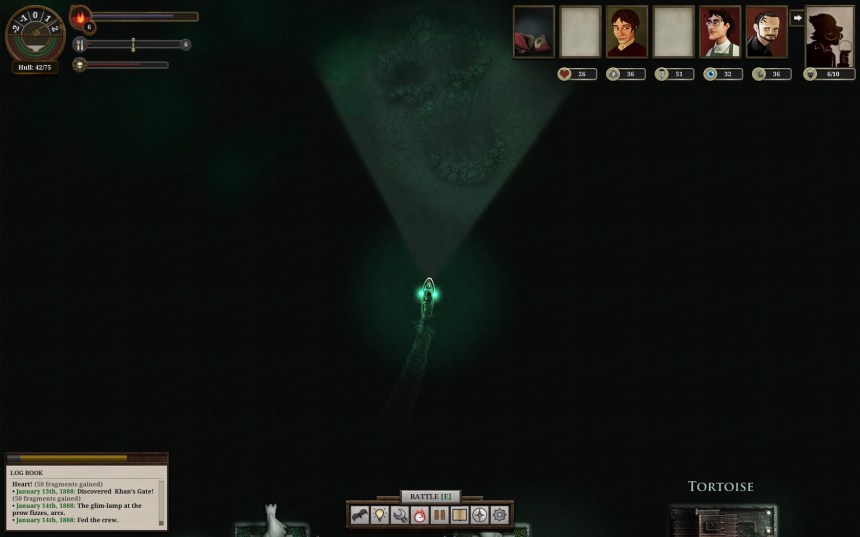Toggle the ship's lightbulb lamp button
860x537 pixels.
(x=380, y=515)
